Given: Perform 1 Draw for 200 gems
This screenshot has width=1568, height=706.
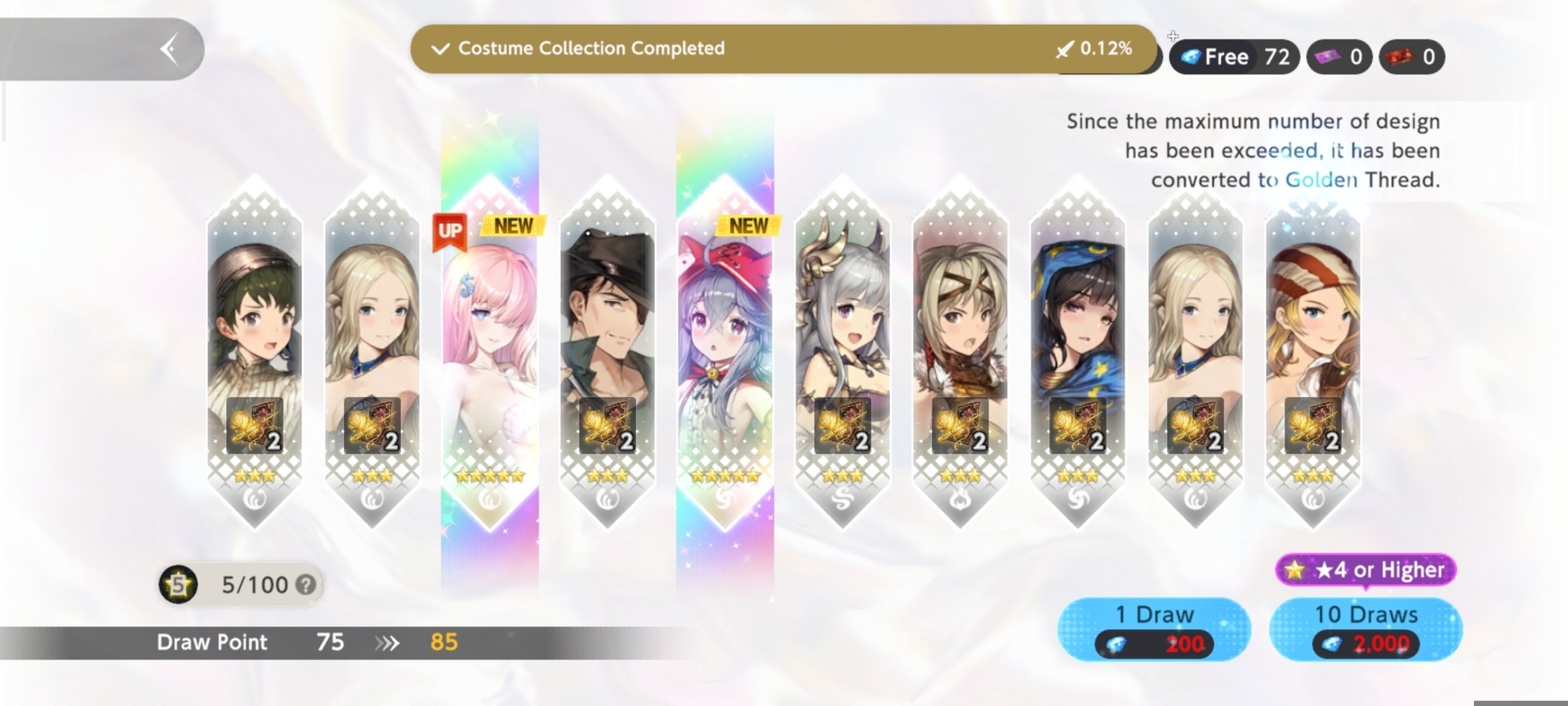Looking at the screenshot, I should tap(1153, 628).
